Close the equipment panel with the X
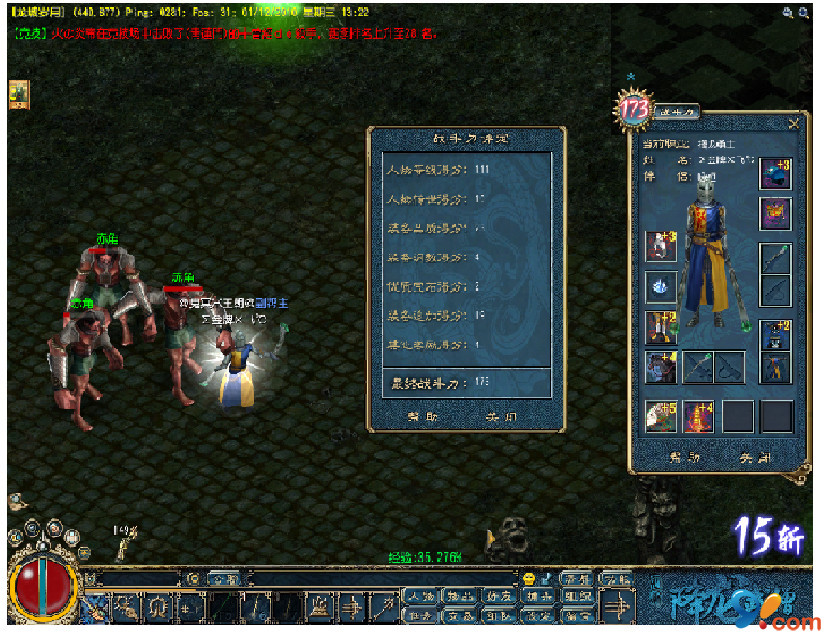The height and width of the screenshot is (636, 824). (793, 124)
